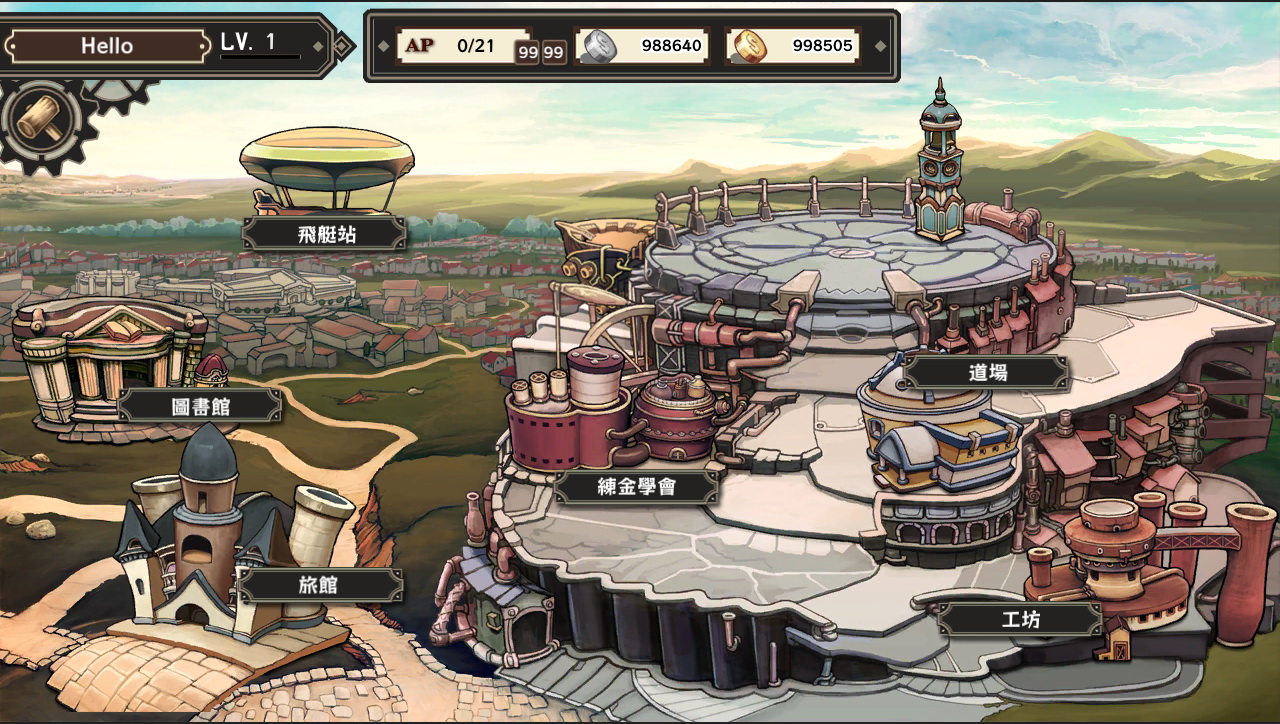Open the 飛艇站 airship station
The height and width of the screenshot is (724, 1280).
(x=326, y=234)
